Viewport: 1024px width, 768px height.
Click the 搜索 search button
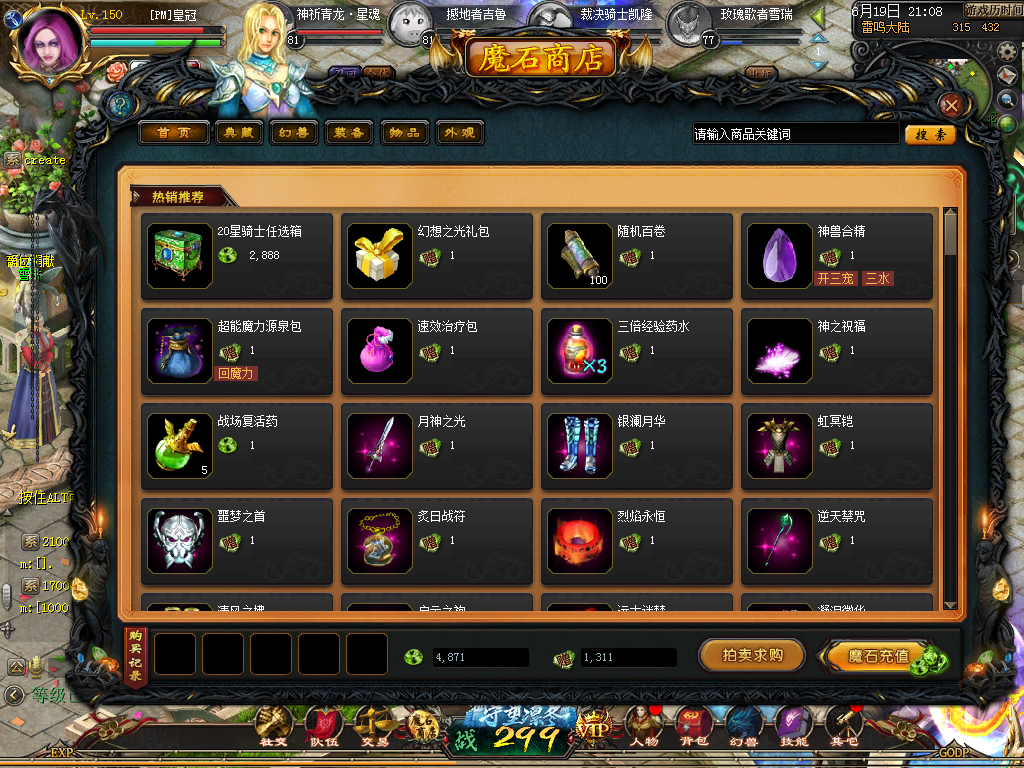tap(930, 134)
